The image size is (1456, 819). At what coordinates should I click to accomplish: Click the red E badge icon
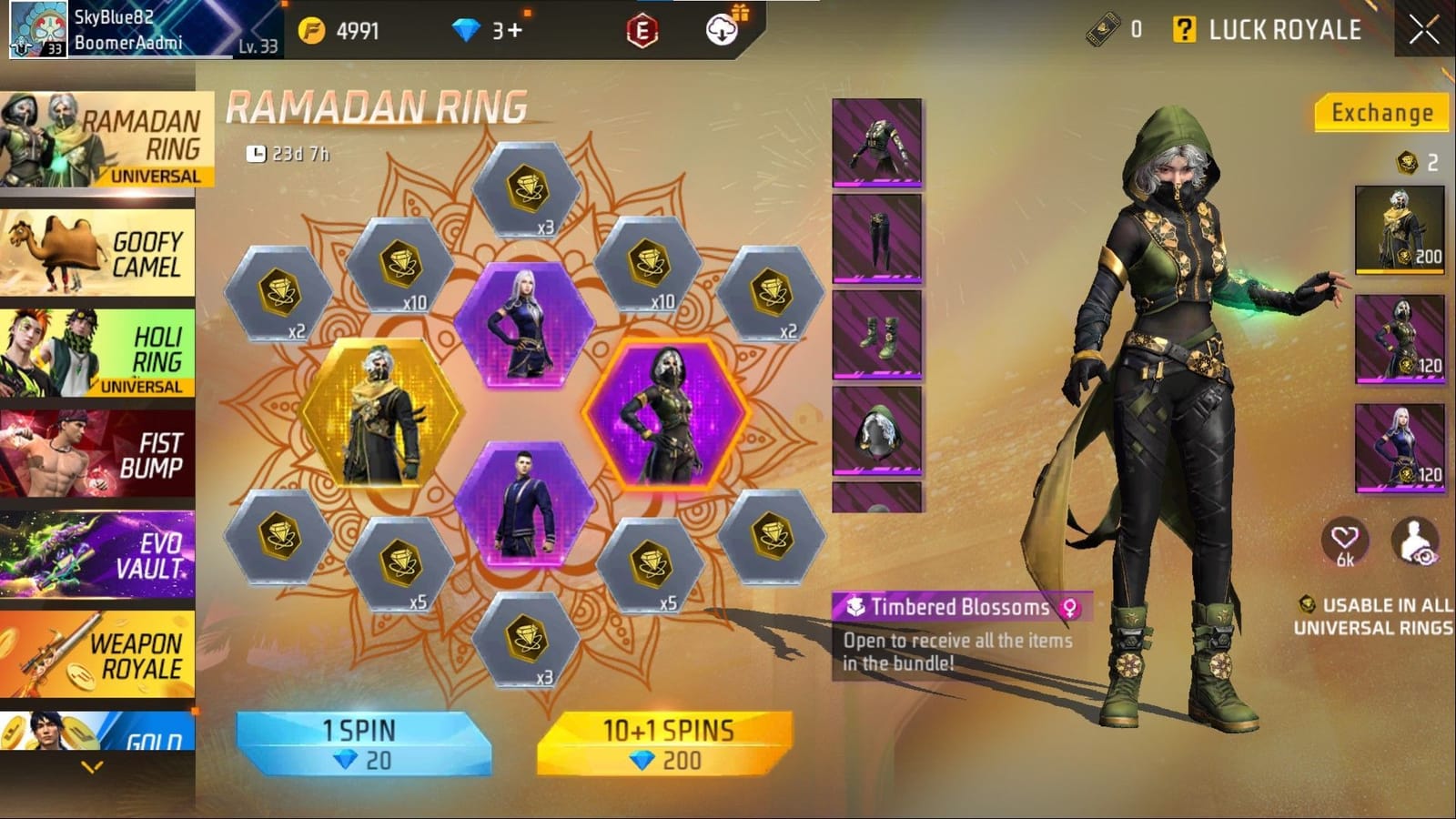click(x=642, y=27)
